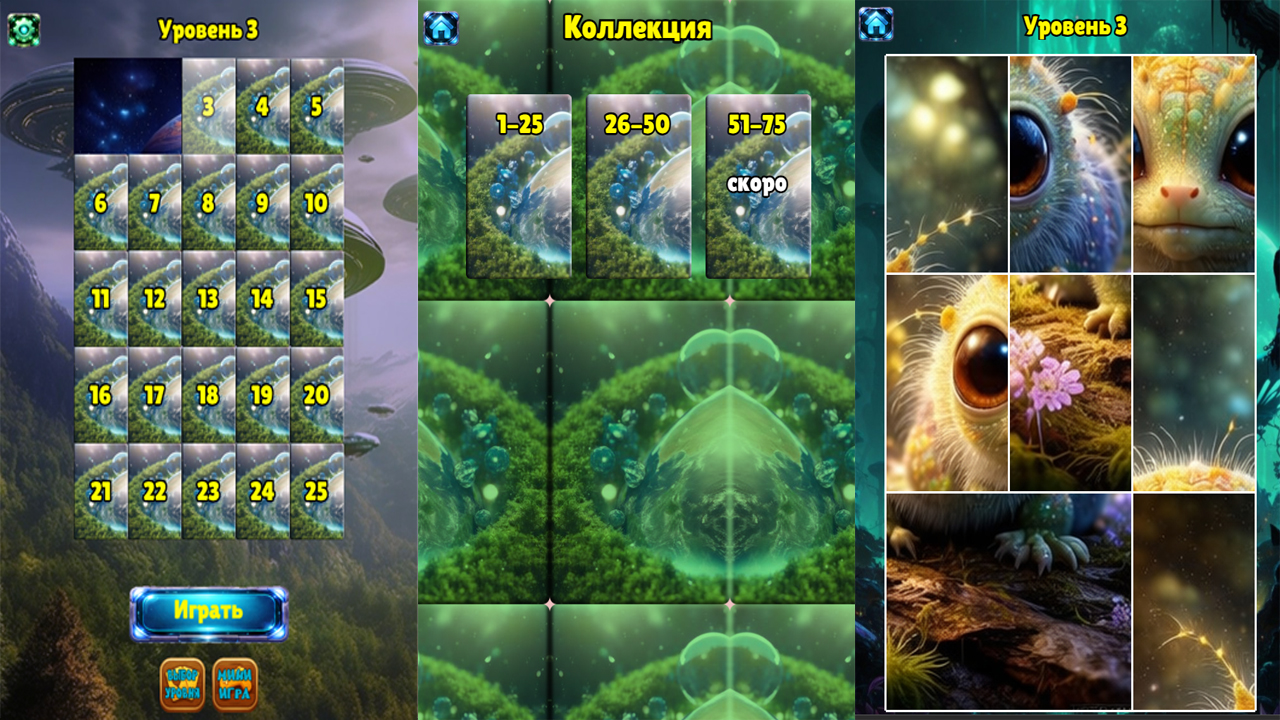Select level 3 tile
Screen dimensions: 1280x720
point(209,105)
